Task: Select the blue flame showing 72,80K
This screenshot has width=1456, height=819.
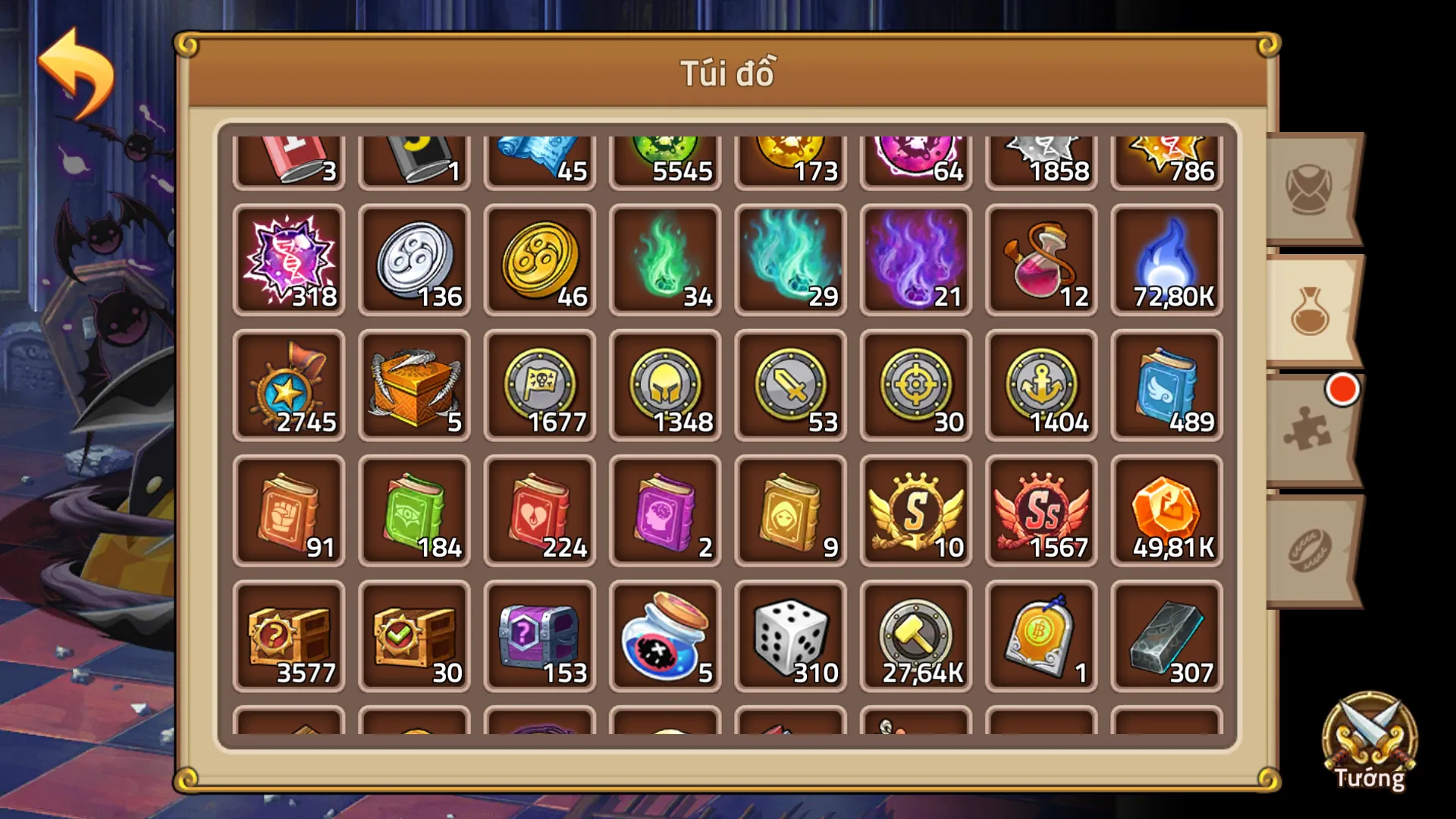Action: 1166,262
